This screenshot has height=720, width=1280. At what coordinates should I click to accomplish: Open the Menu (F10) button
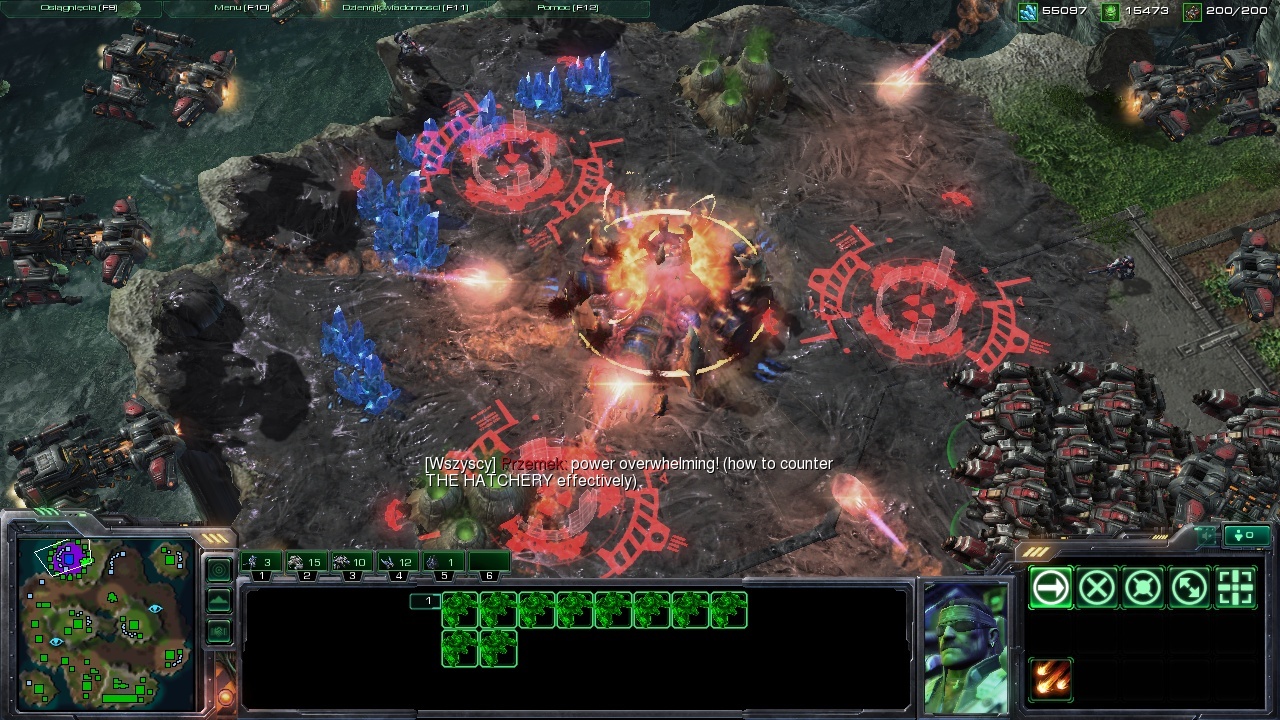[x=241, y=8]
